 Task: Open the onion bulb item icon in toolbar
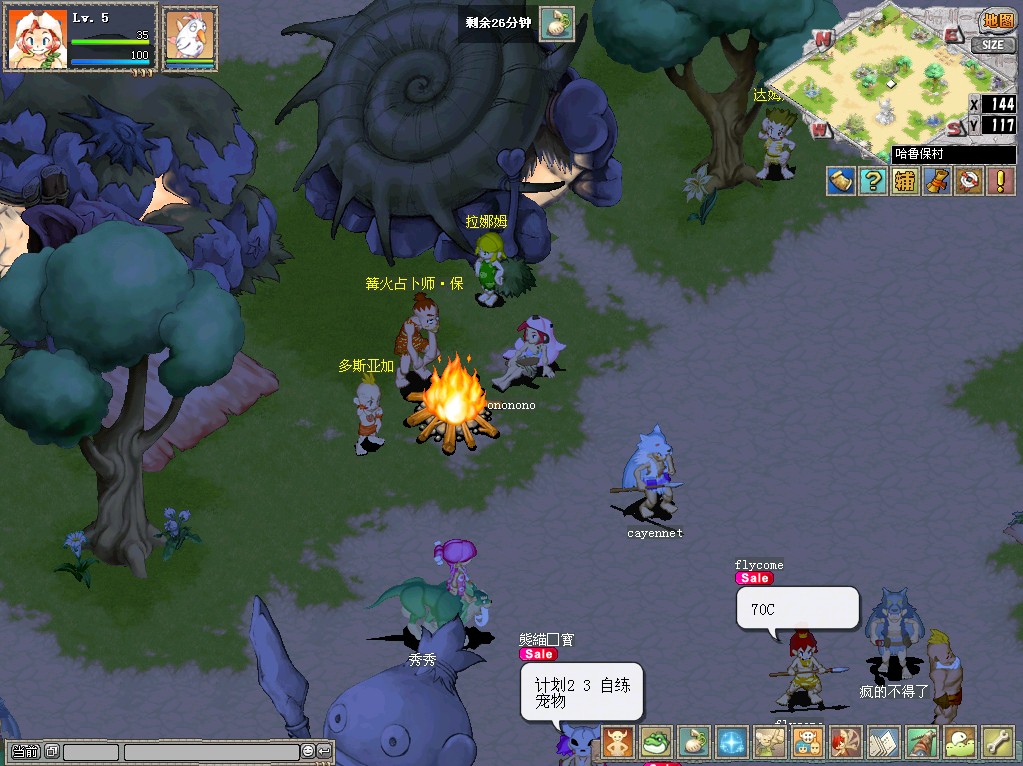(x=694, y=742)
